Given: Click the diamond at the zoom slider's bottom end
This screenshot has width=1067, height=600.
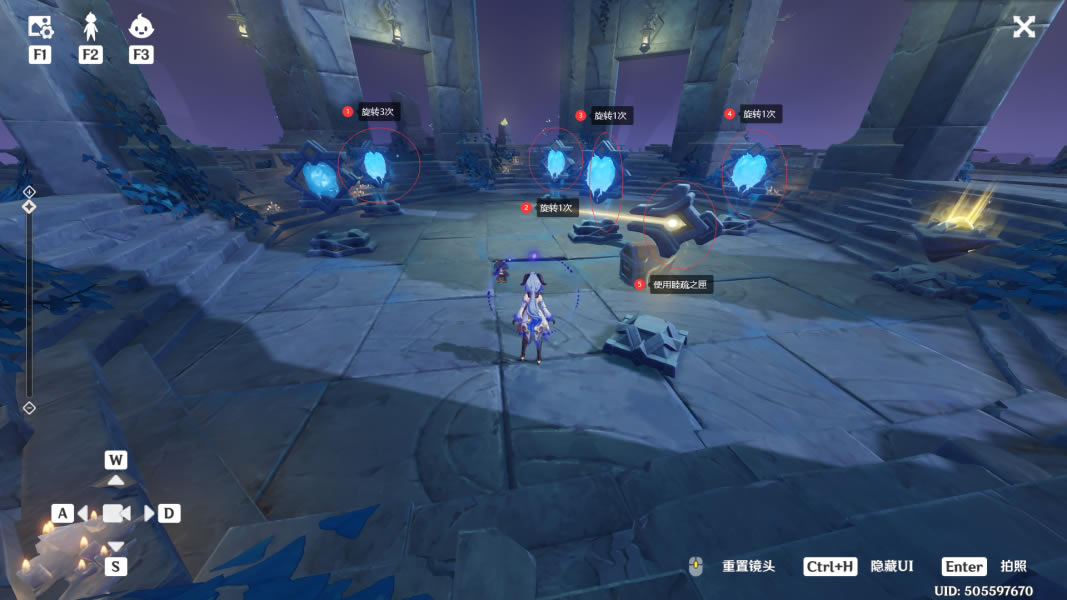Looking at the screenshot, I should tap(29, 407).
